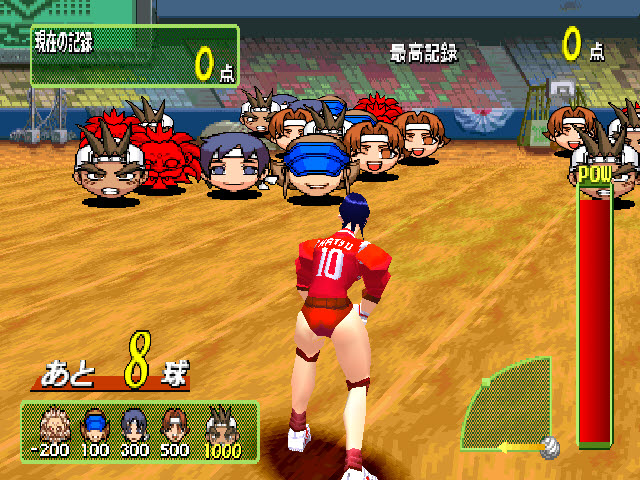Pick the 500 point brown-haired face icon

(175, 425)
